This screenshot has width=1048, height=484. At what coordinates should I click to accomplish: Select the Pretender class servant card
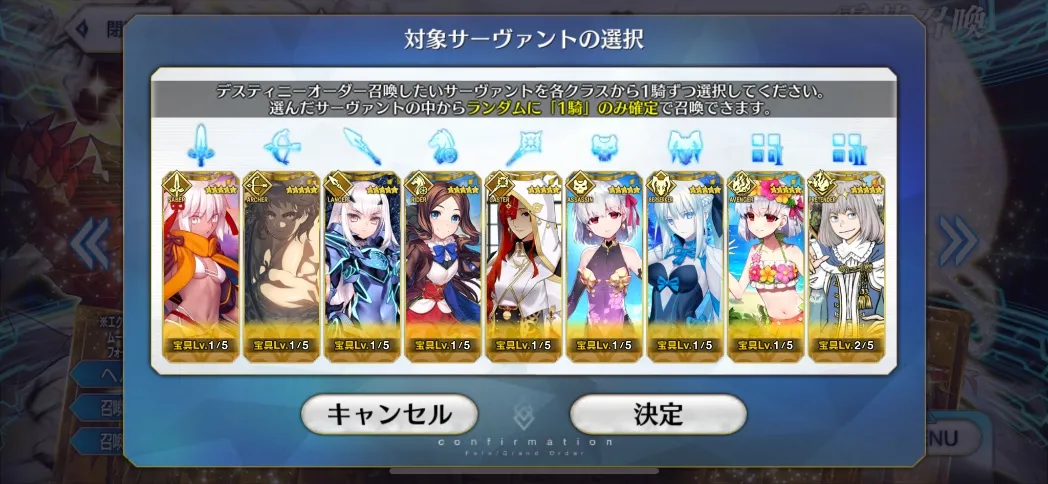(x=846, y=265)
